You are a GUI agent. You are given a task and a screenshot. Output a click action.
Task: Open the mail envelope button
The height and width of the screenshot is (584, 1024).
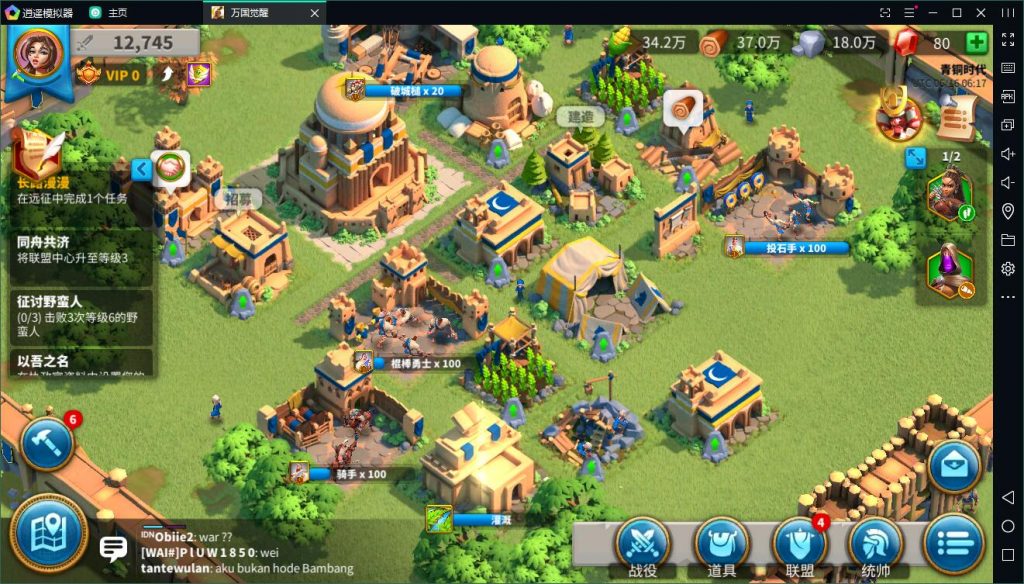tap(953, 465)
